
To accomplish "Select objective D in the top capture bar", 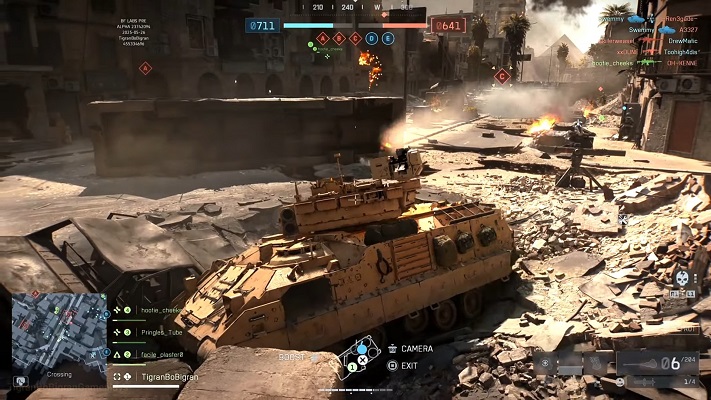I will pos(372,38).
